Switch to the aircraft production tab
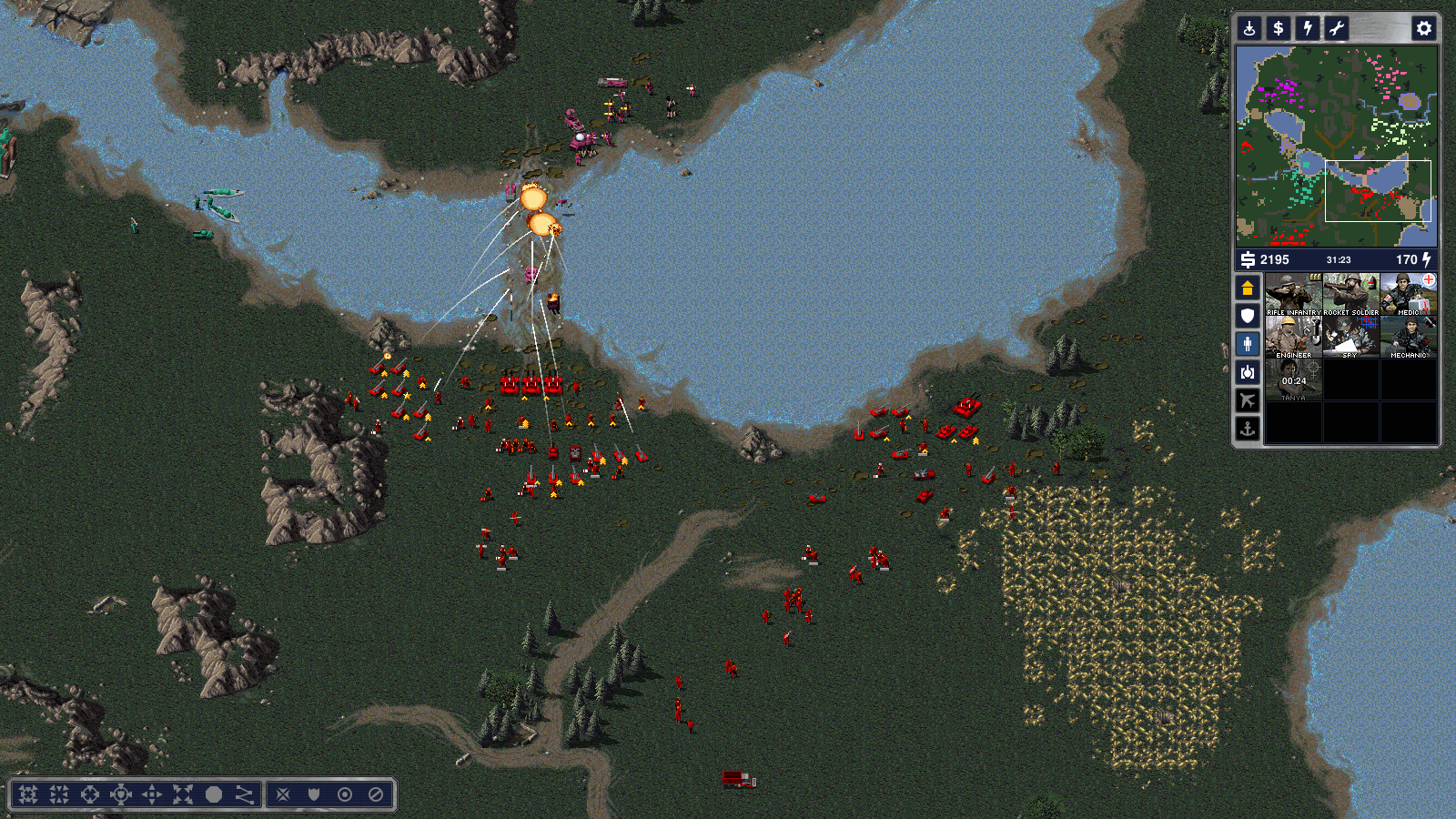The image size is (1456, 819). (1248, 400)
